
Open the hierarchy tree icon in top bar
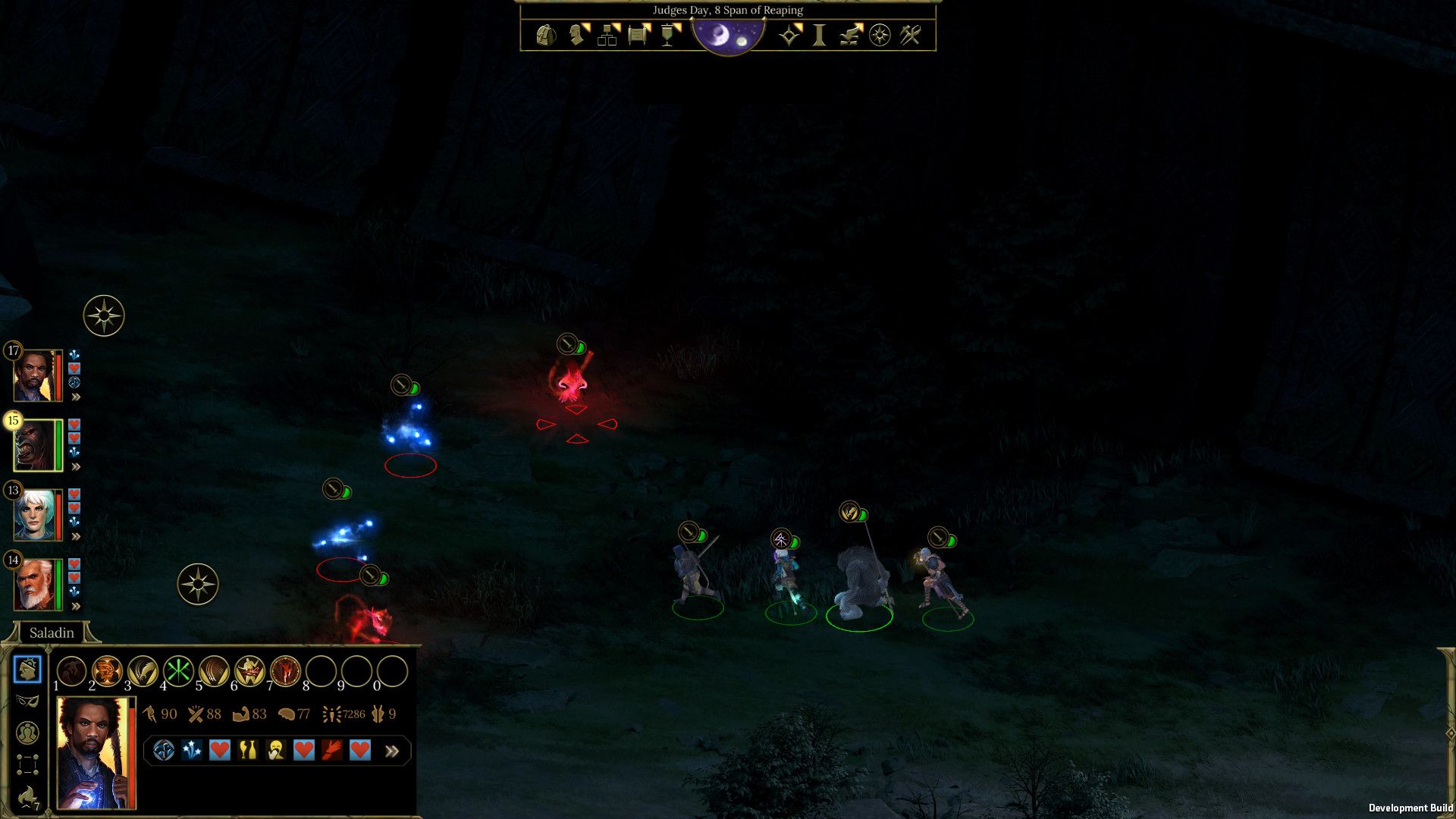[607, 35]
